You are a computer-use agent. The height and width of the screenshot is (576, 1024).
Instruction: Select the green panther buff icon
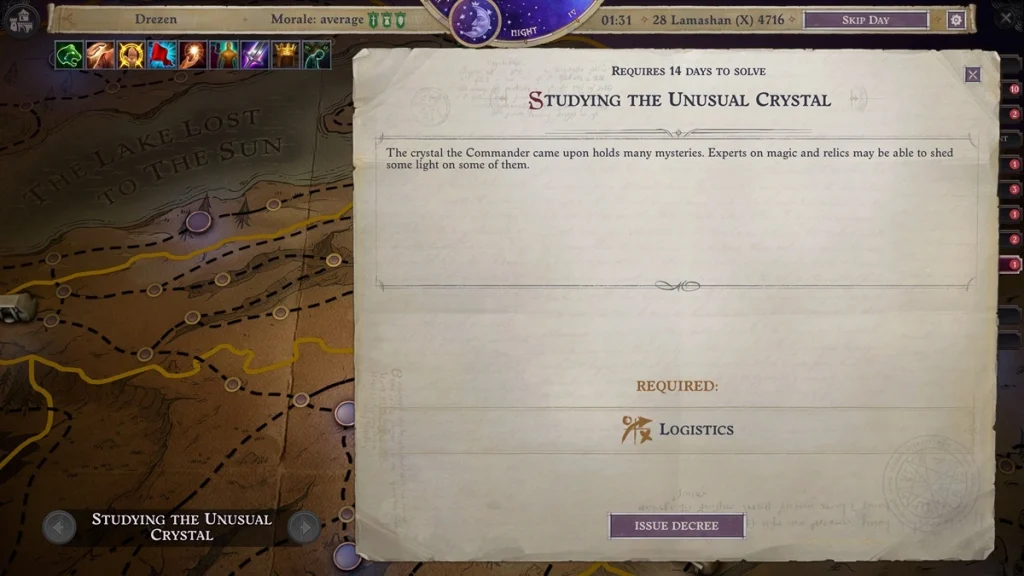pos(69,55)
